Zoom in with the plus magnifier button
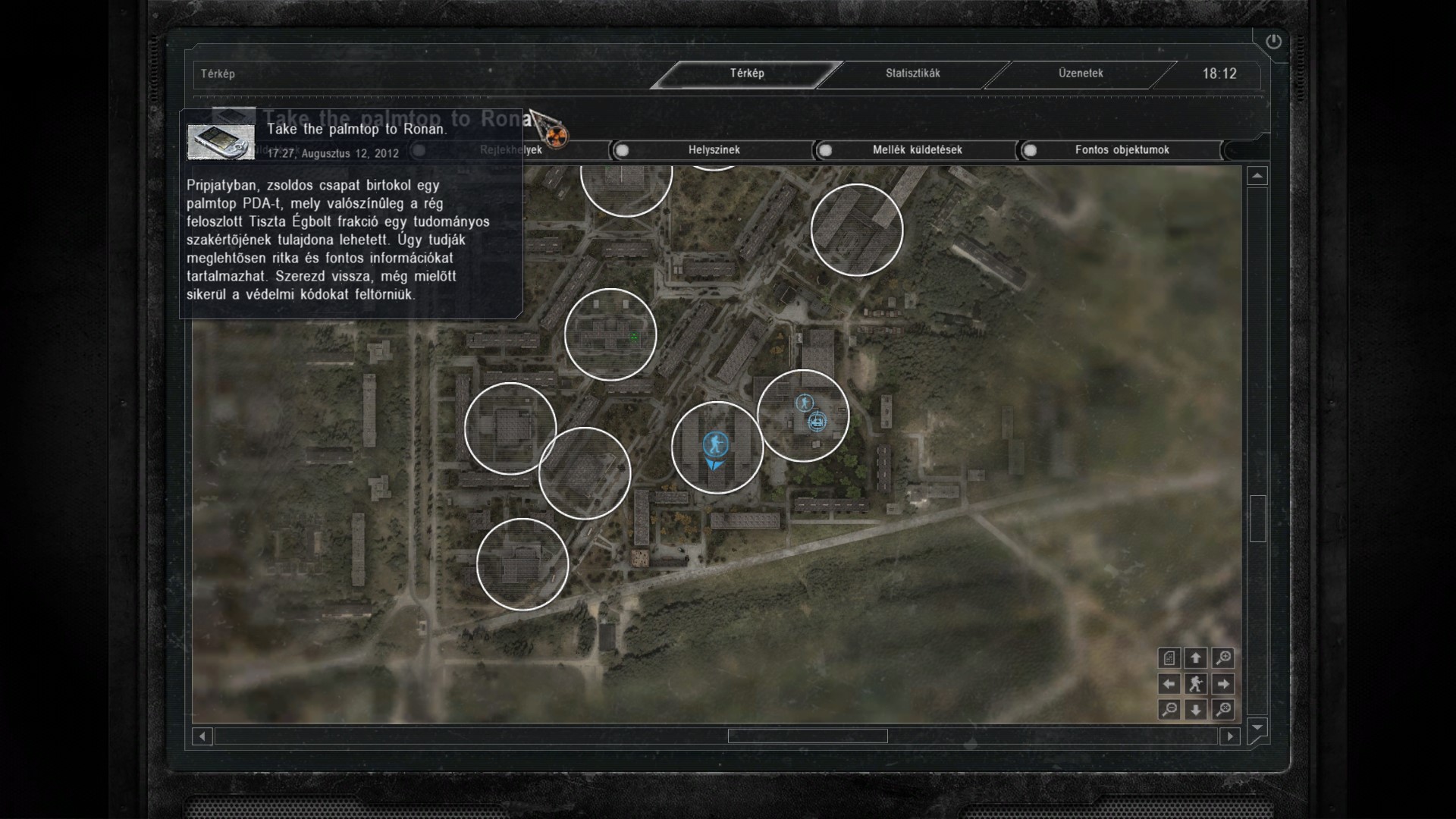The height and width of the screenshot is (819, 1456). [1222, 658]
